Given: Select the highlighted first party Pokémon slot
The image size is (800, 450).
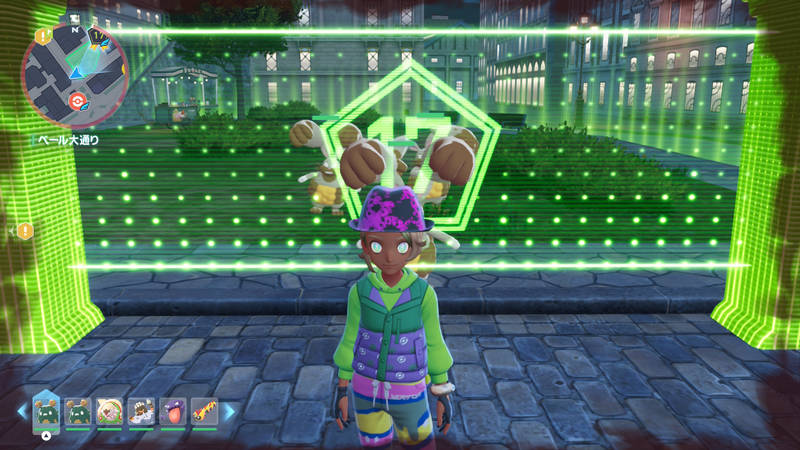Looking at the screenshot, I should [x=46, y=410].
